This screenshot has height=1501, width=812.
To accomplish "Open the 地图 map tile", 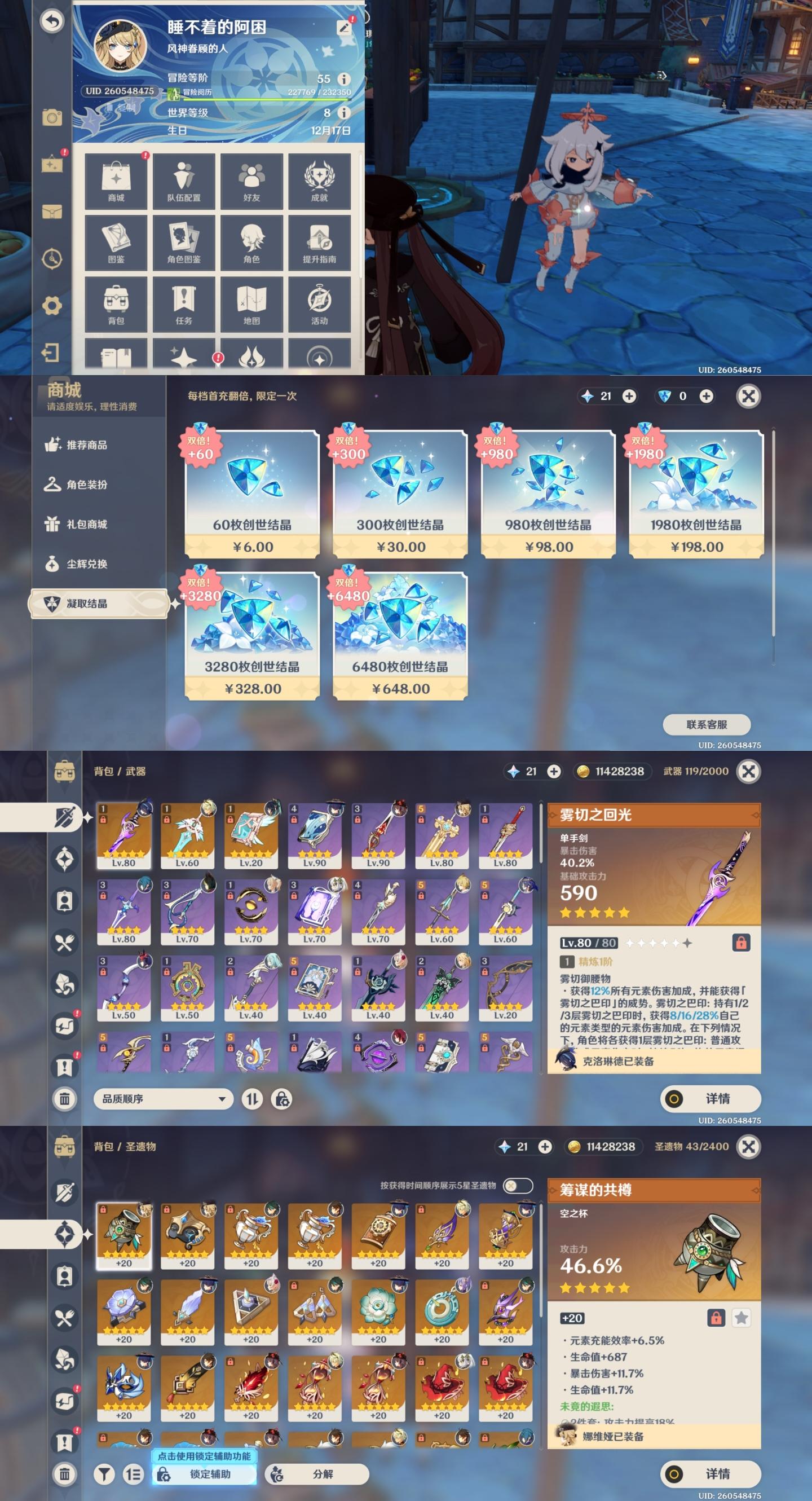I will 251,304.
